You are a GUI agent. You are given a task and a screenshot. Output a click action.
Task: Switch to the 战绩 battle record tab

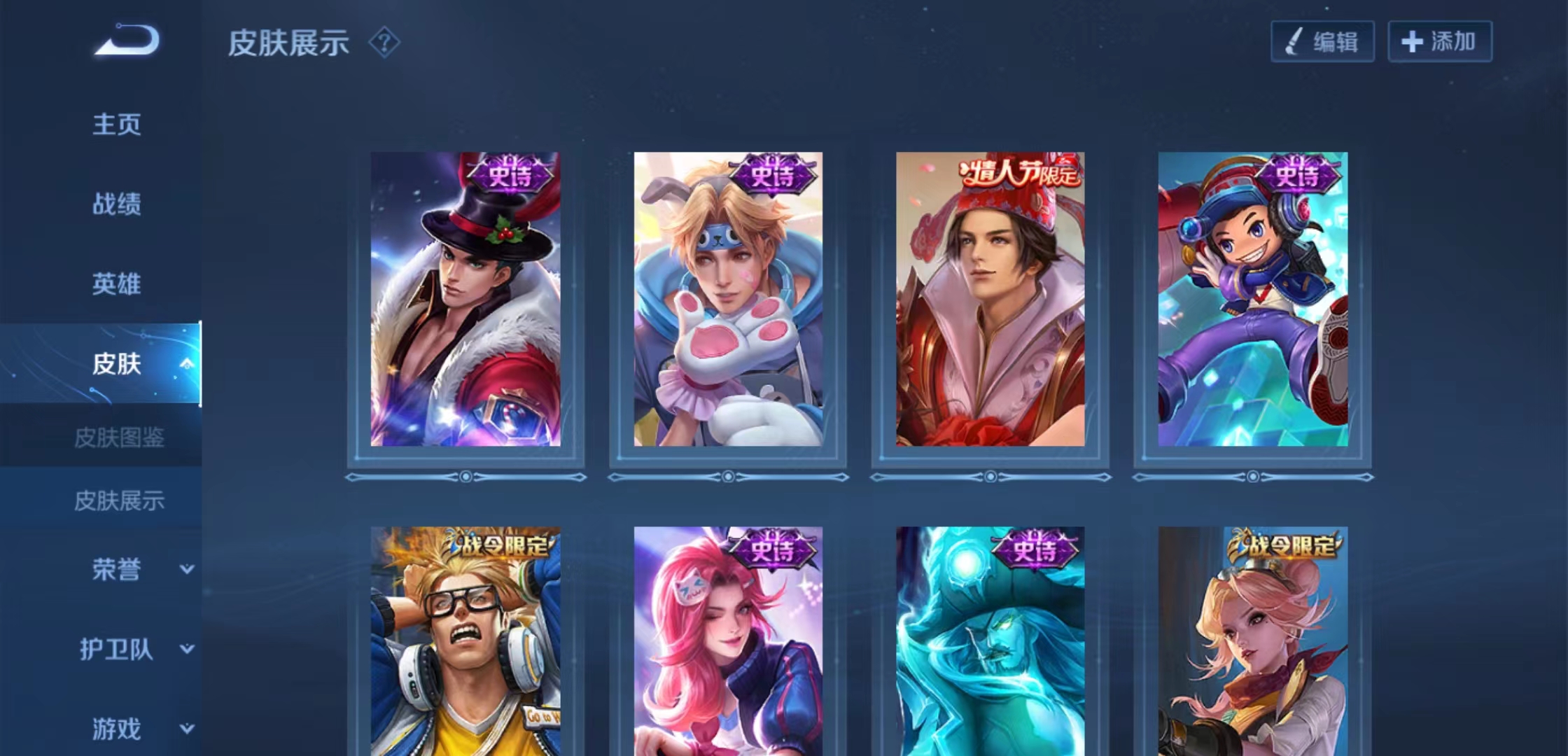pyautogui.click(x=117, y=204)
